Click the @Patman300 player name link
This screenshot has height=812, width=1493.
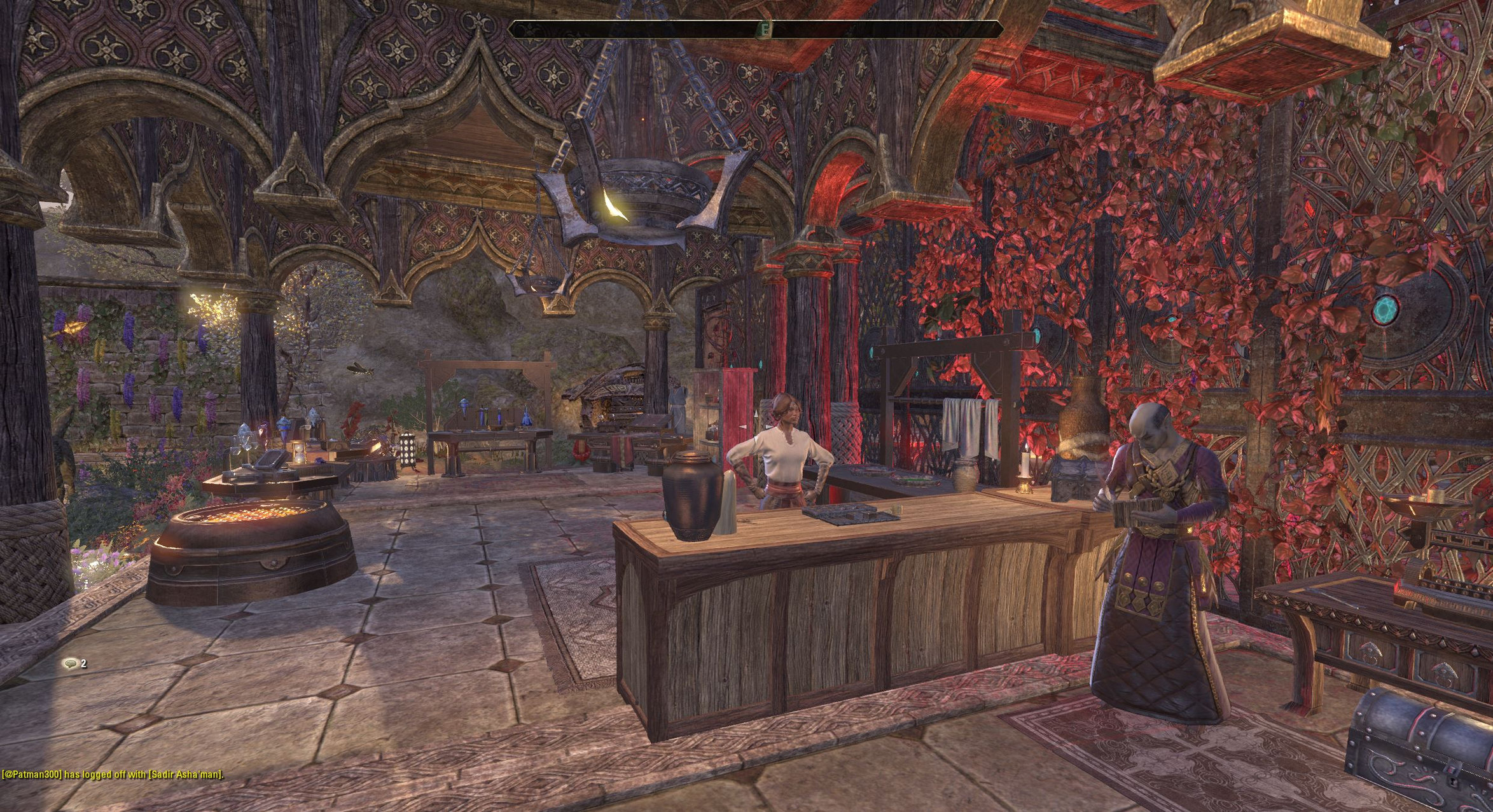[32, 774]
